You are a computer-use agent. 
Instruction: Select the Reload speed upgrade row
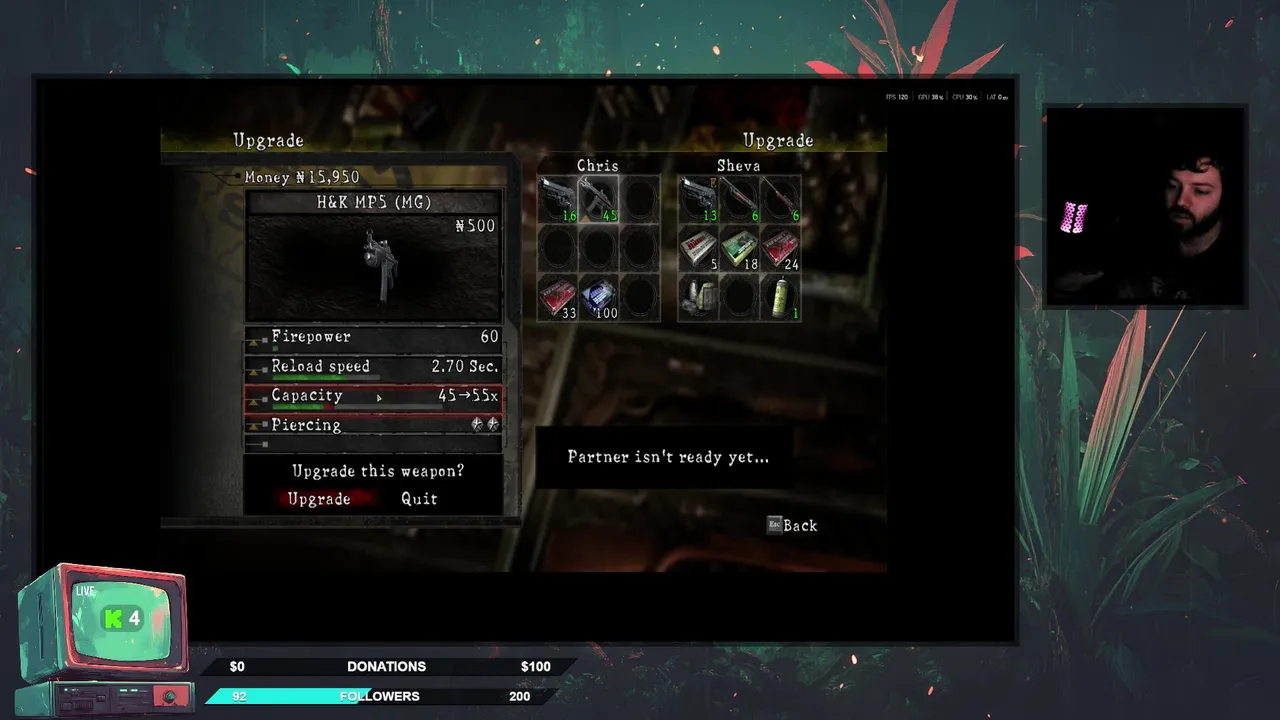[x=373, y=367]
